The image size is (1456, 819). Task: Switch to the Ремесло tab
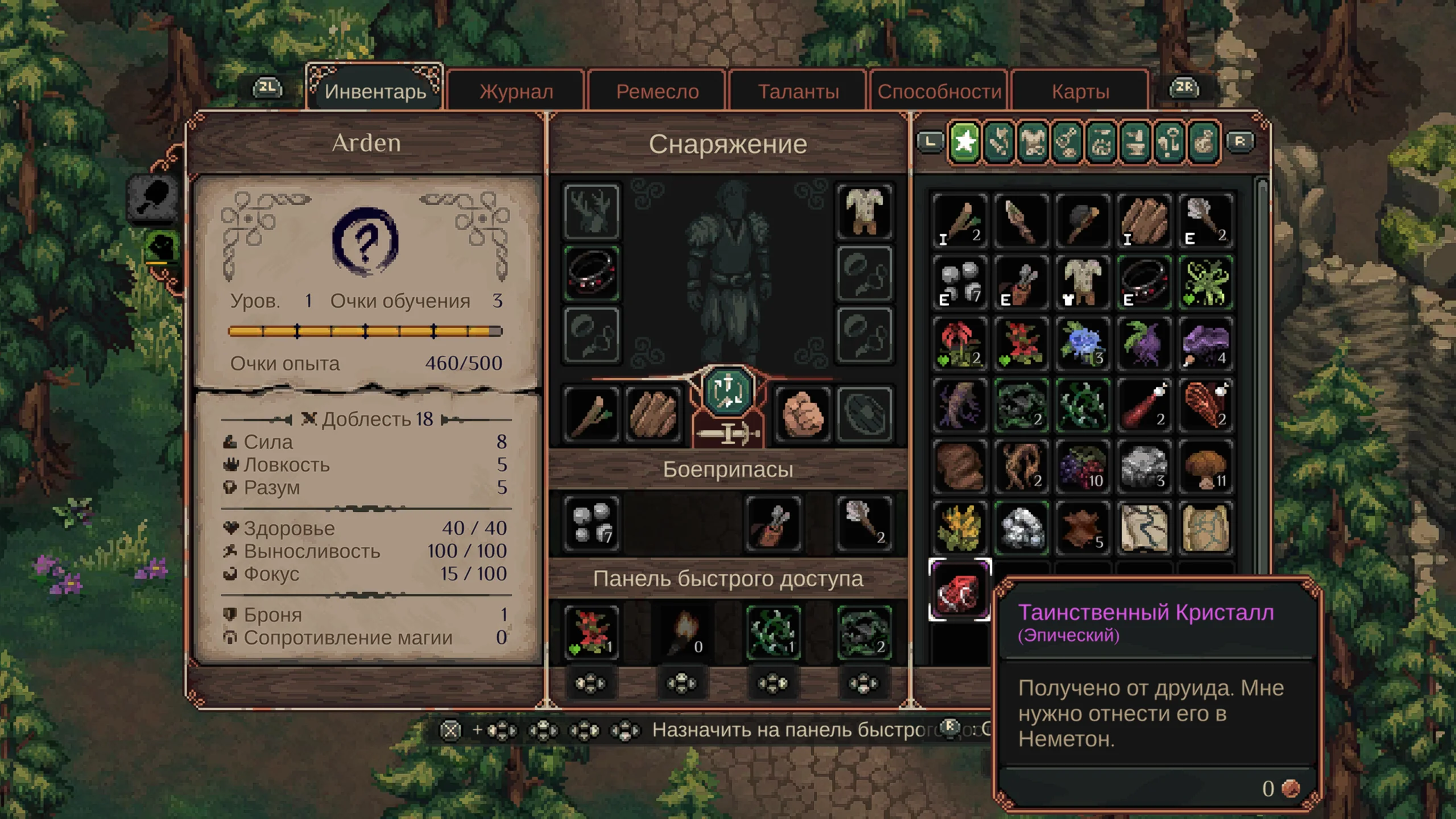657,91
